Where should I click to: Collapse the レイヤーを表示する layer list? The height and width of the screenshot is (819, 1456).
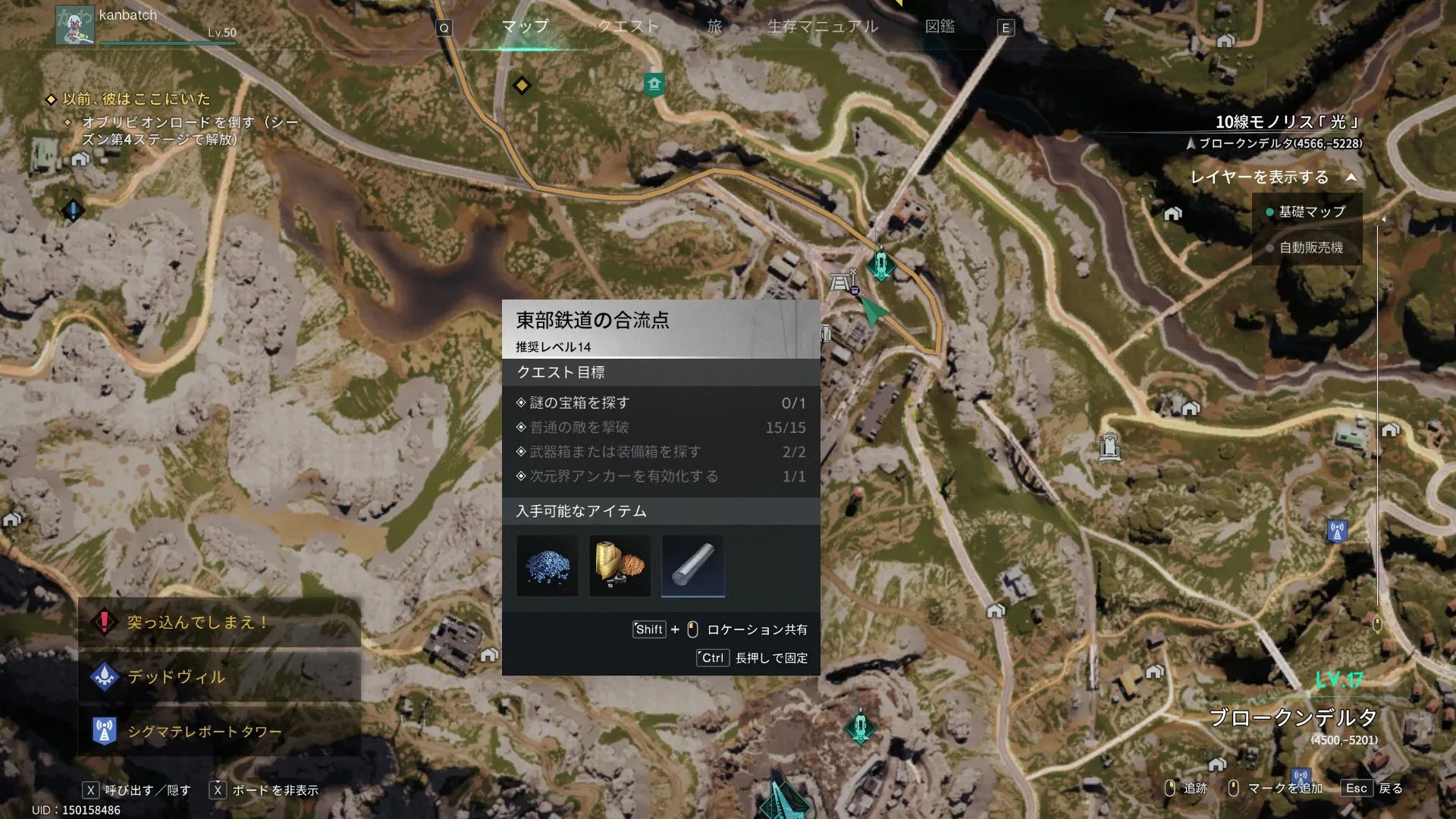[1351, 177]
